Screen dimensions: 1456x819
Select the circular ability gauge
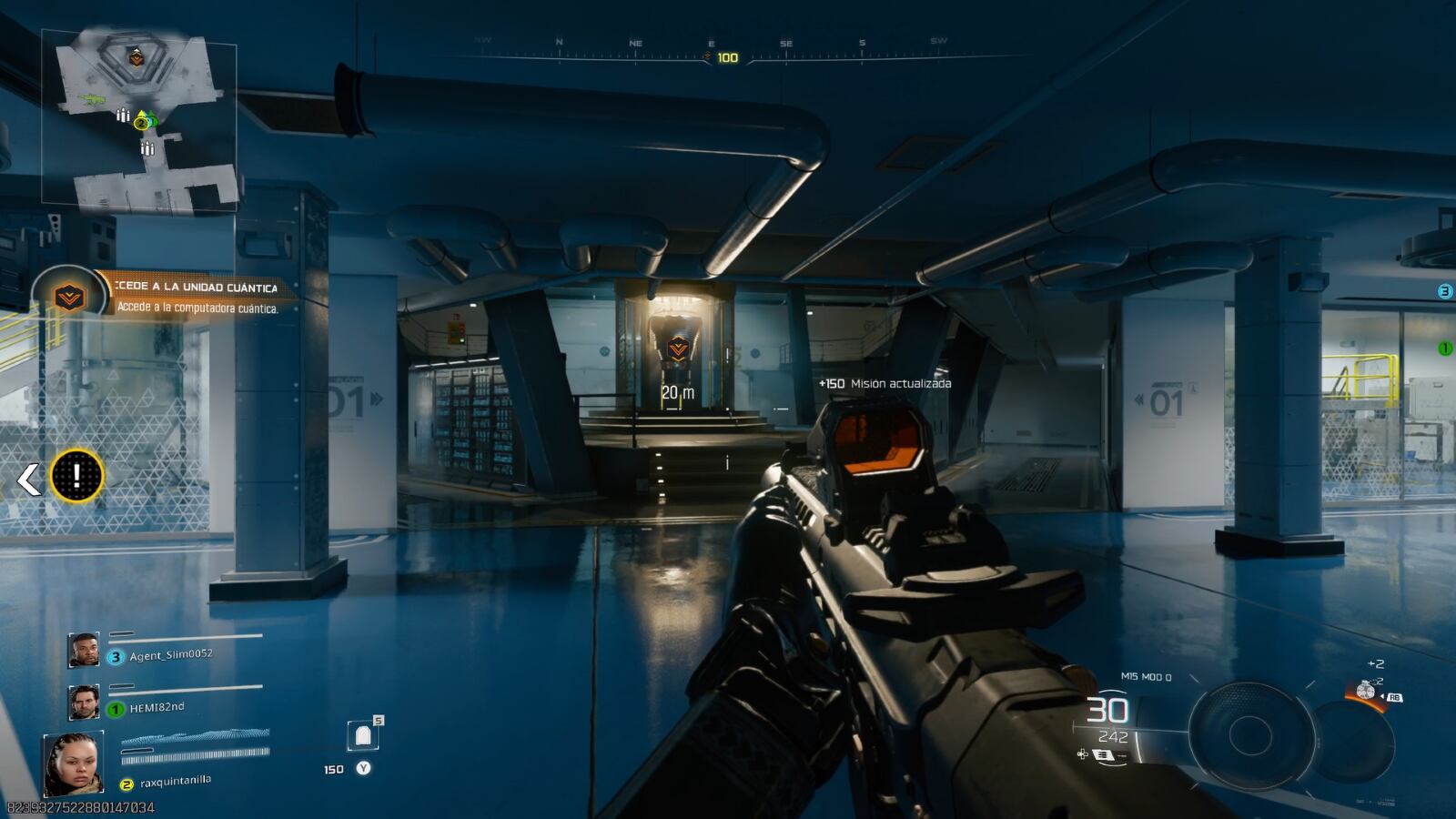1250,733
